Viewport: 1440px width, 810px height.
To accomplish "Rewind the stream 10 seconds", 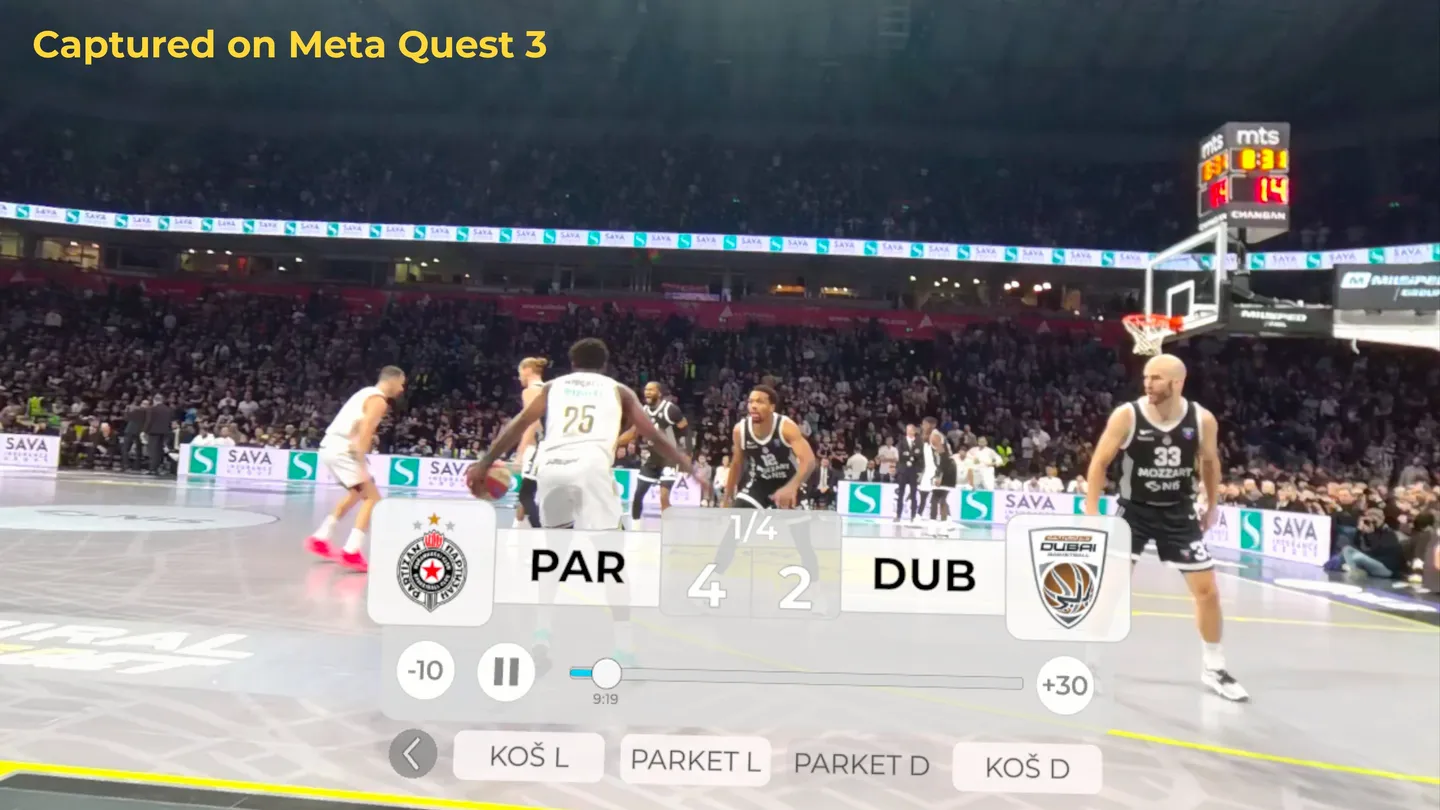I will (x=425, y=670).
